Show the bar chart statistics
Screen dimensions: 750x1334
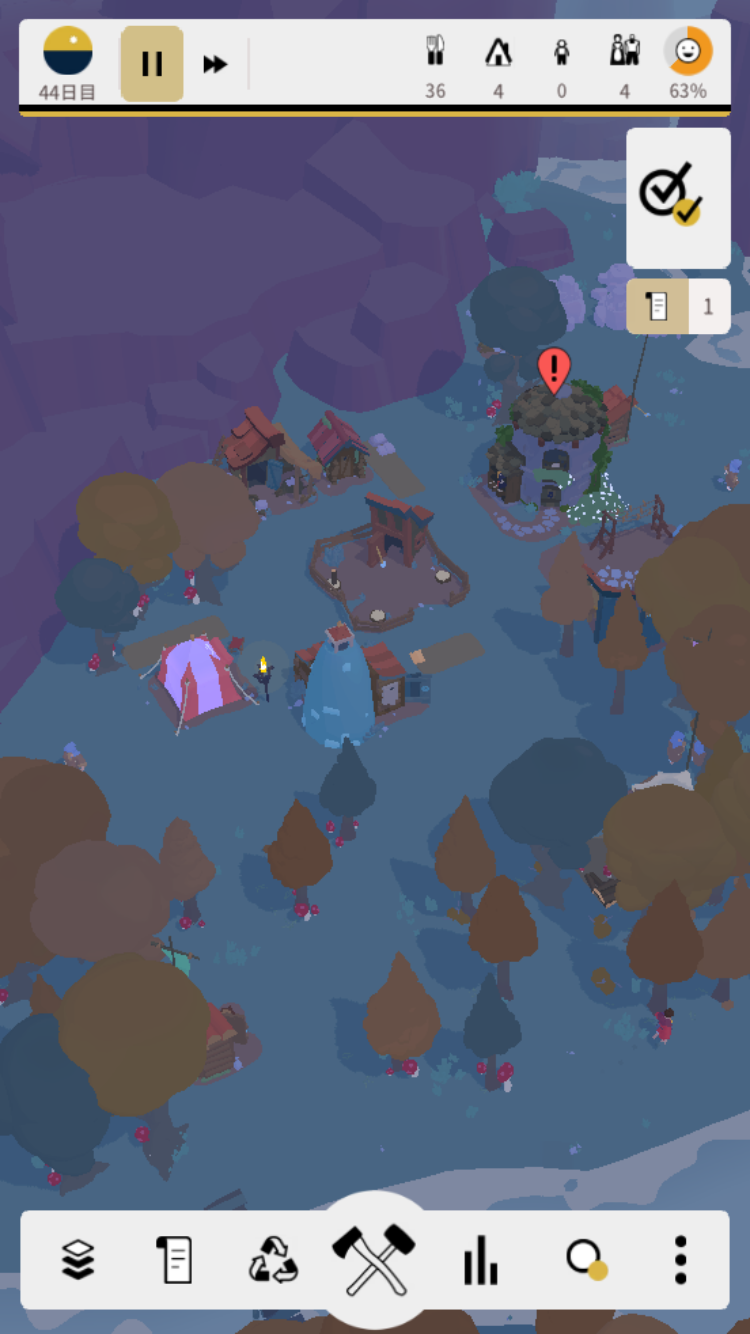click(x=480, y=1259)
